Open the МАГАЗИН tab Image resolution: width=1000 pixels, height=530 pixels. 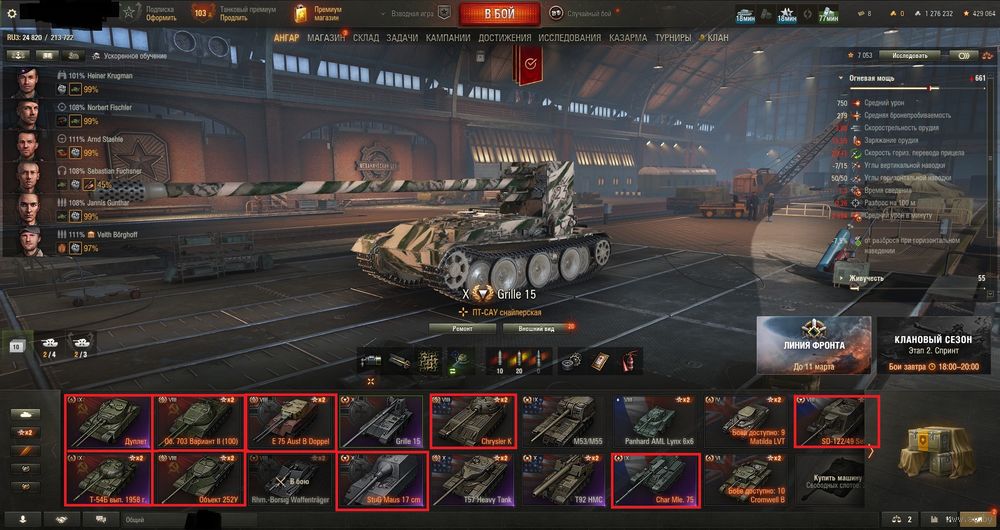pos(326,38)
